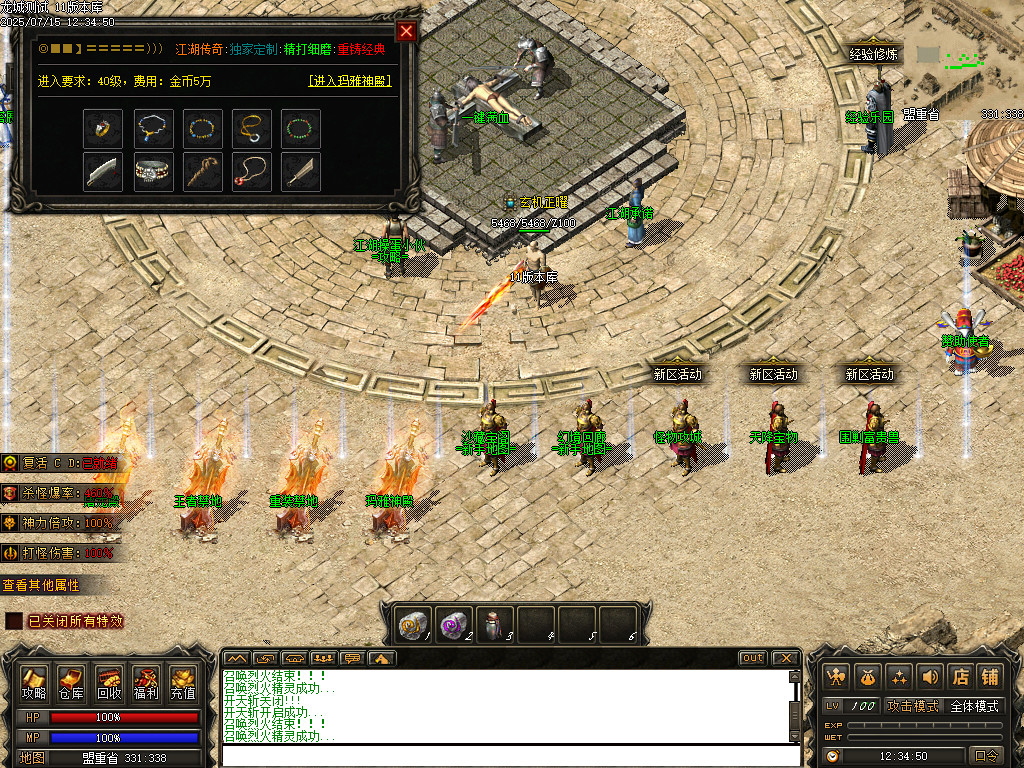Click the 进入玛雅神殿 enter link

coord(349,81)
